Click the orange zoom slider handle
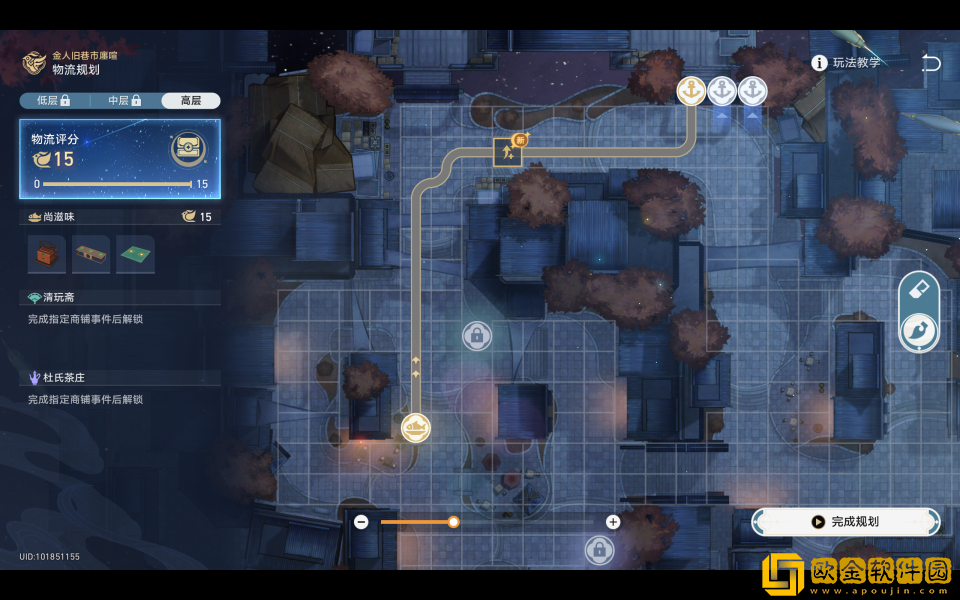 pyautogui.click(x=453, y=522)
